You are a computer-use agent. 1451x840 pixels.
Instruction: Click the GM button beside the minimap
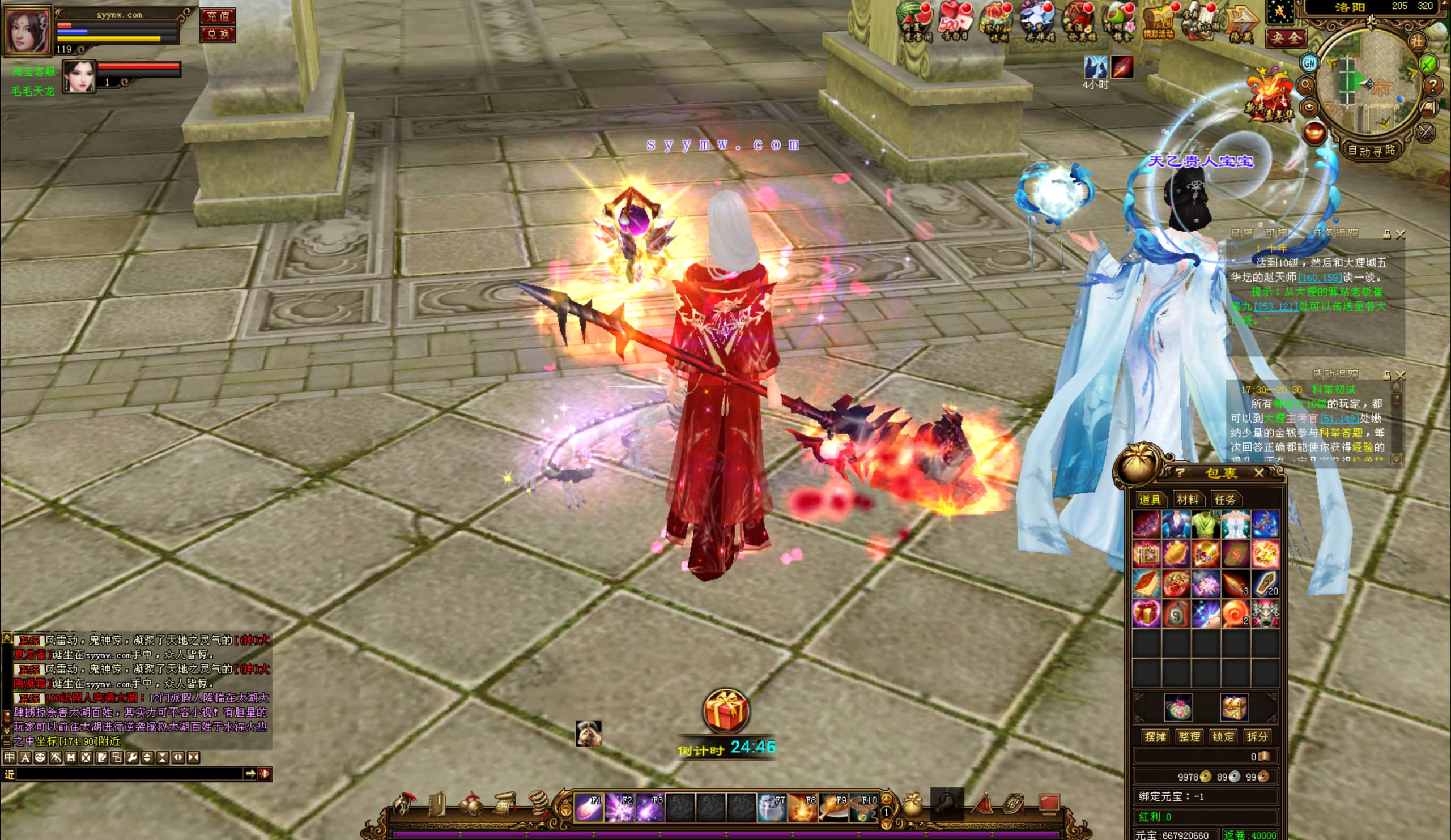pyautogui.click(x=1309, y=63)
